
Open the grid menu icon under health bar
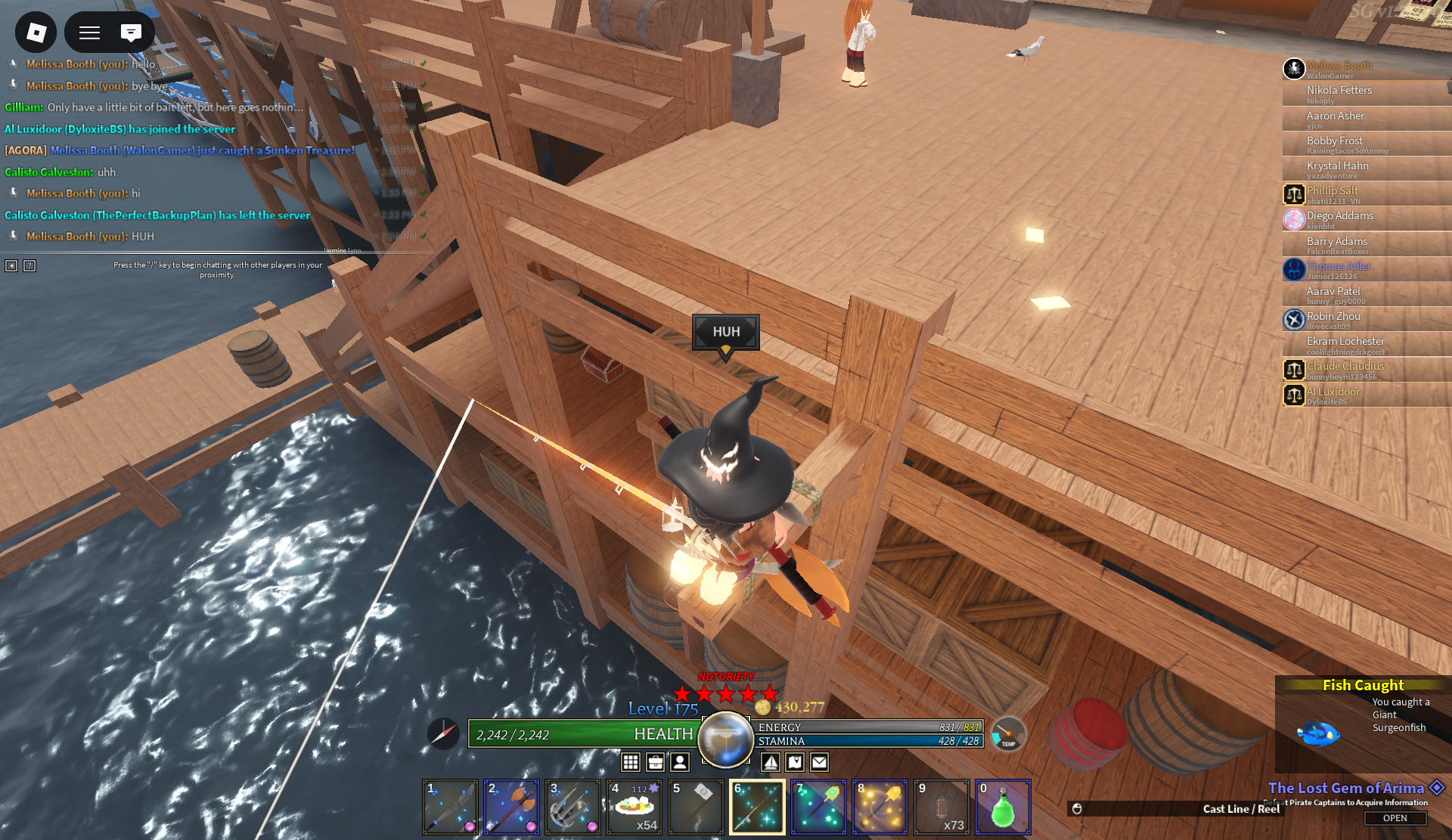631,762
